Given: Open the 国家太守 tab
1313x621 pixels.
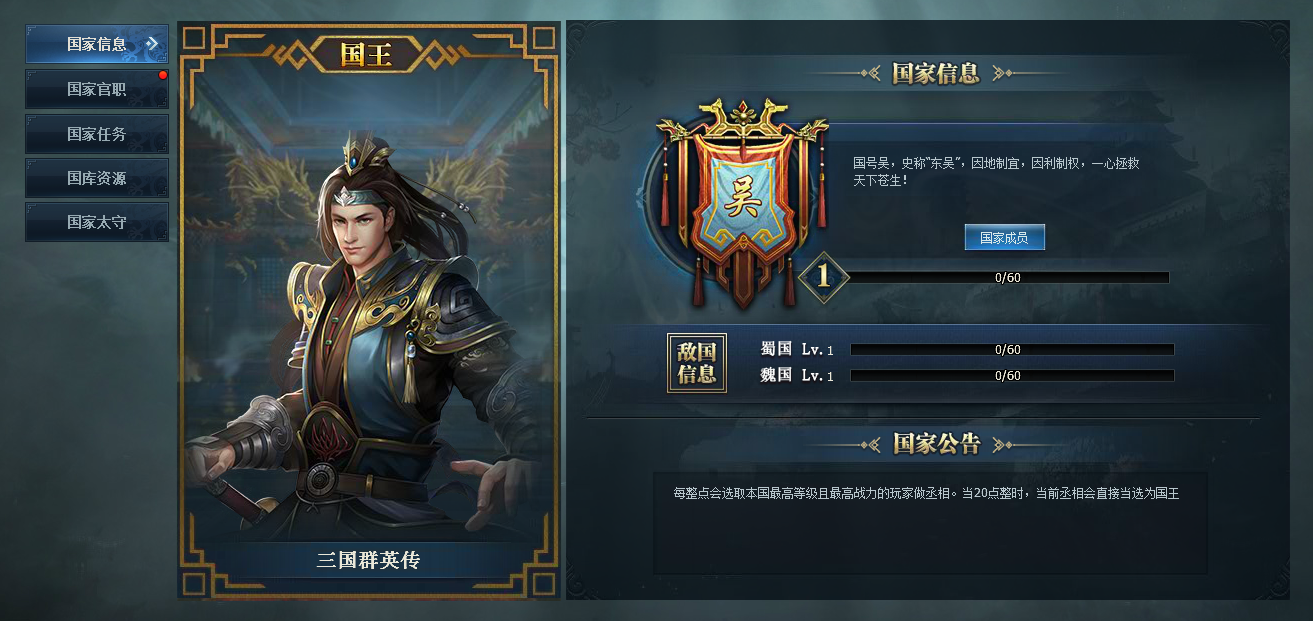Looking at the screenshot, I should click(x=97, y=222).
